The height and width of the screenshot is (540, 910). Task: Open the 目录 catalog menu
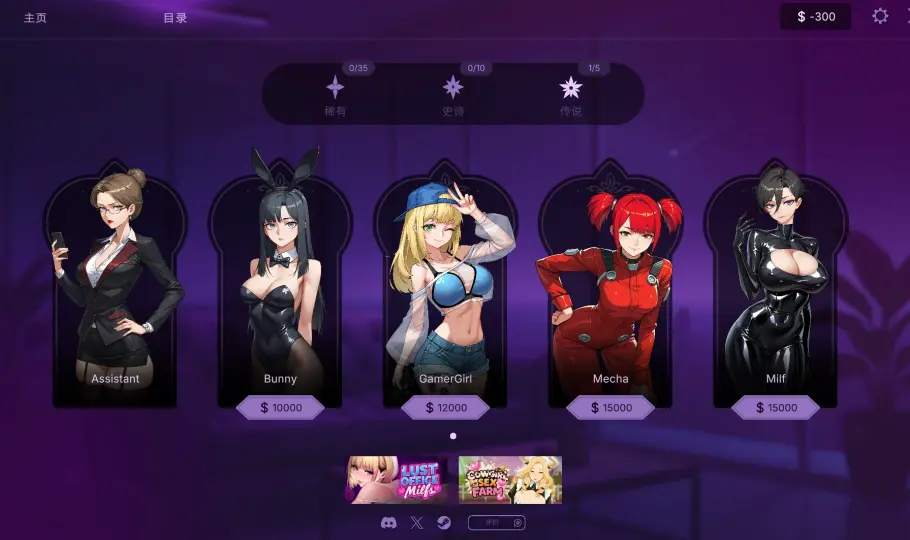(175, 17)
